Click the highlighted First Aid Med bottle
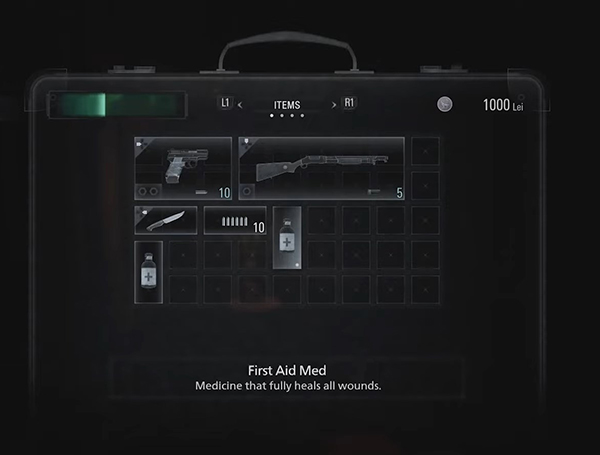 tap(287, 237)
